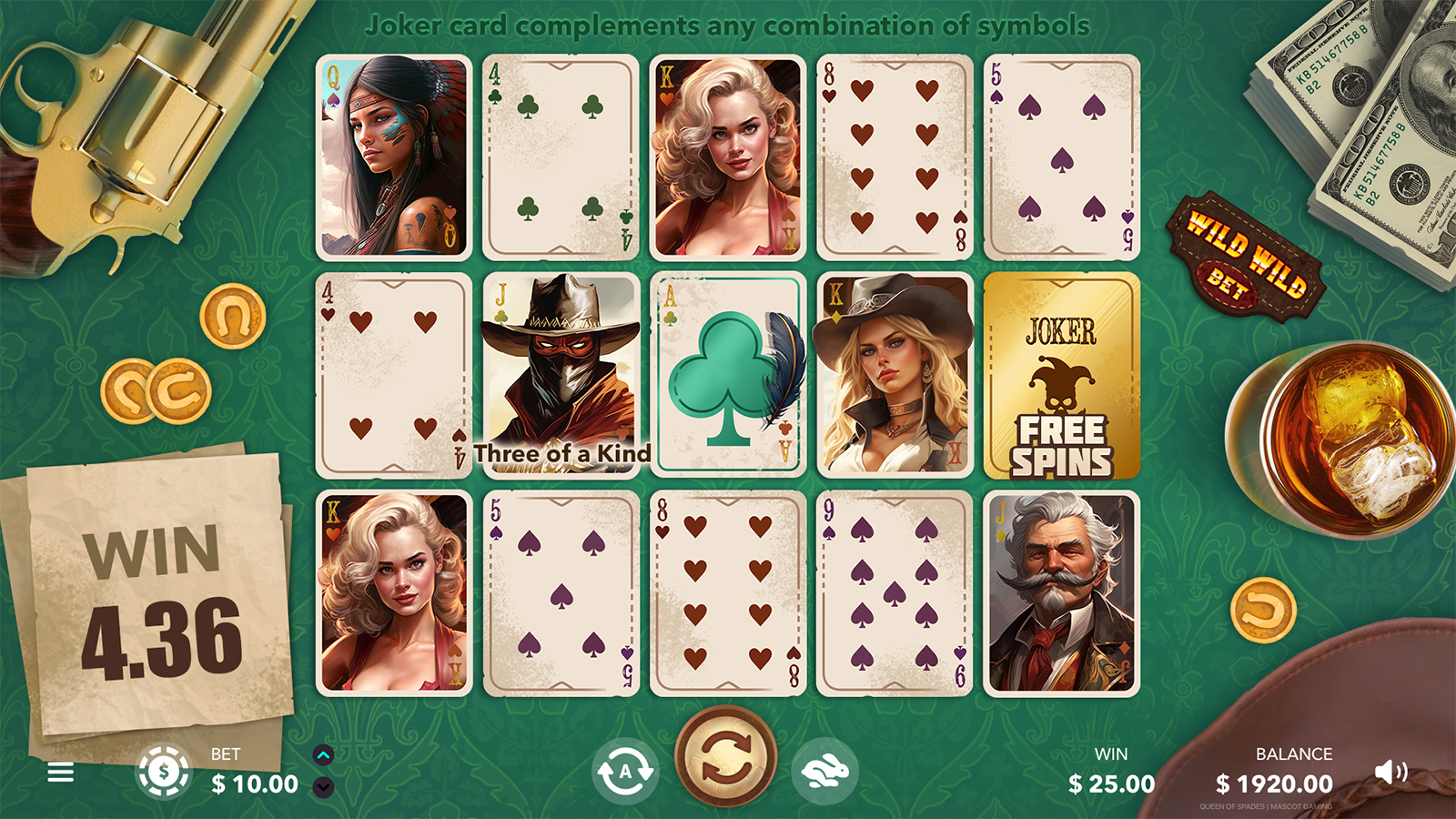Open the hamburger menu
The height and width of the screenshot is (819, 1456).
pyautogui.click(x=61, y=773)
